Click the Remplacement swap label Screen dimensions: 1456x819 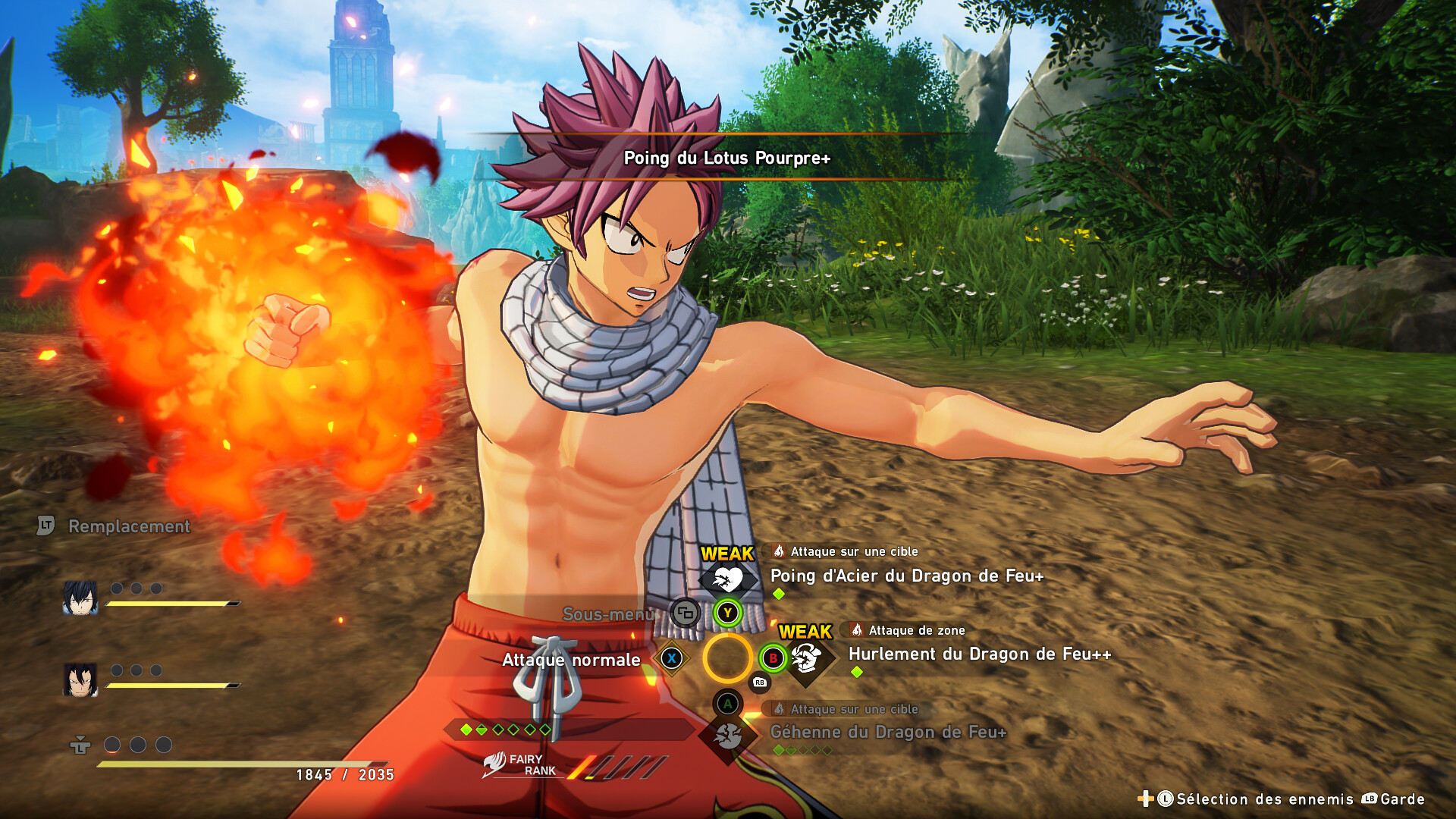pyautogui.click(x=129, y=526)
